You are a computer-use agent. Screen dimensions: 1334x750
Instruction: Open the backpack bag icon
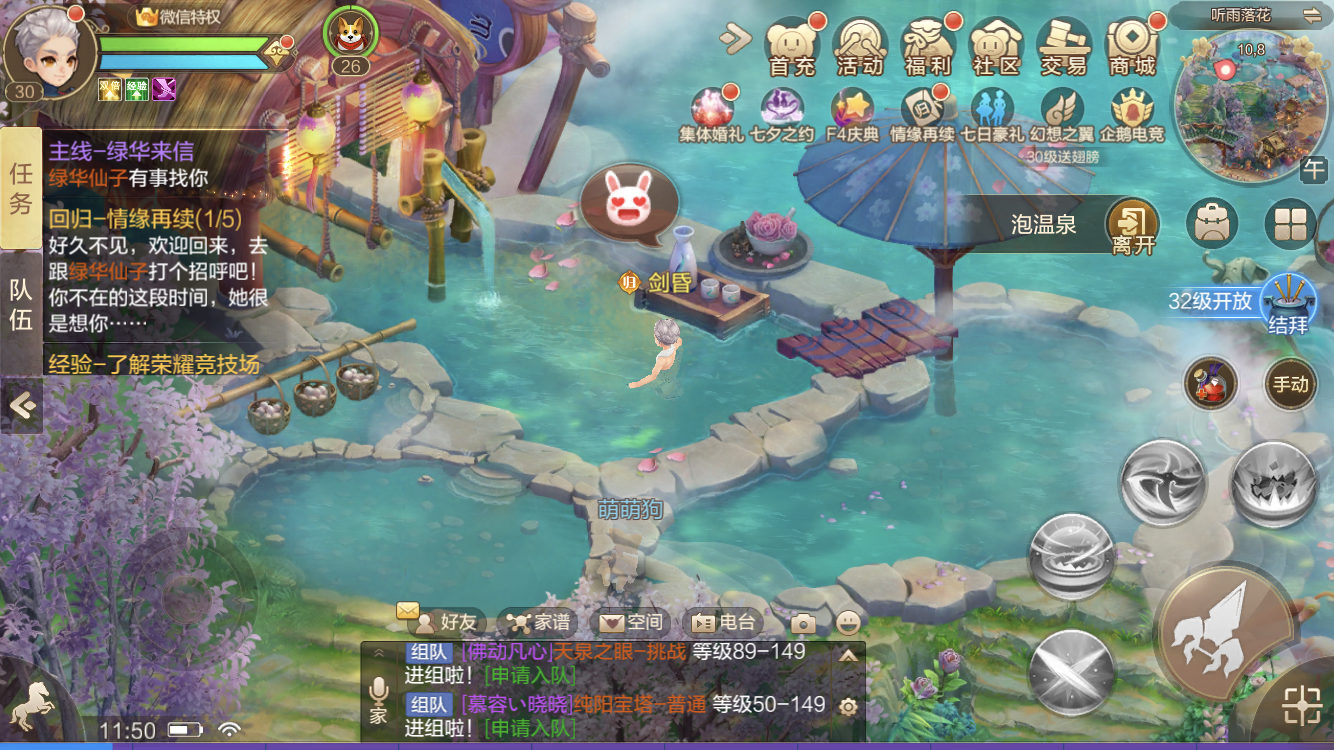click(1211, 224)
